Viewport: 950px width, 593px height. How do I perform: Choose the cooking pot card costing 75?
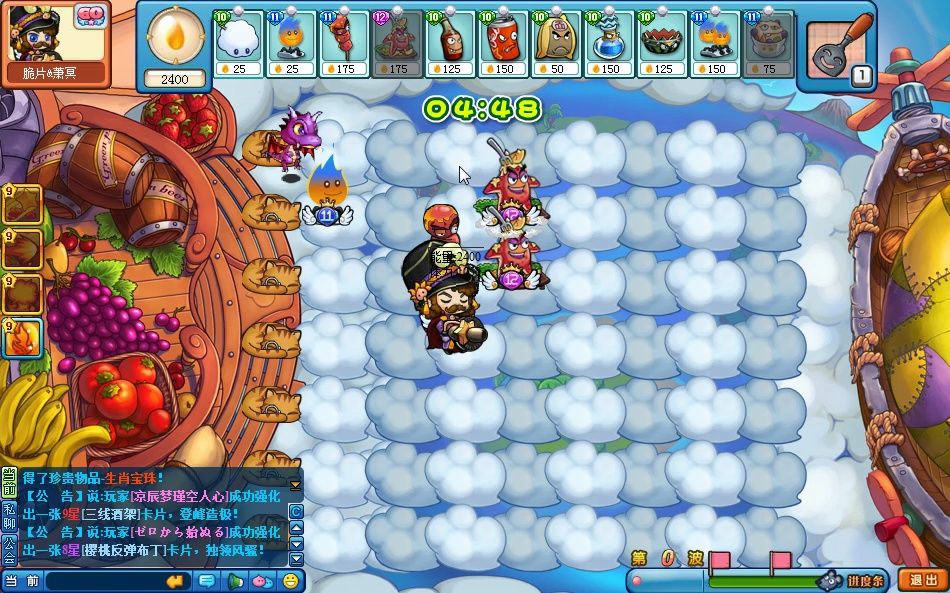click(x=767, y=44)
